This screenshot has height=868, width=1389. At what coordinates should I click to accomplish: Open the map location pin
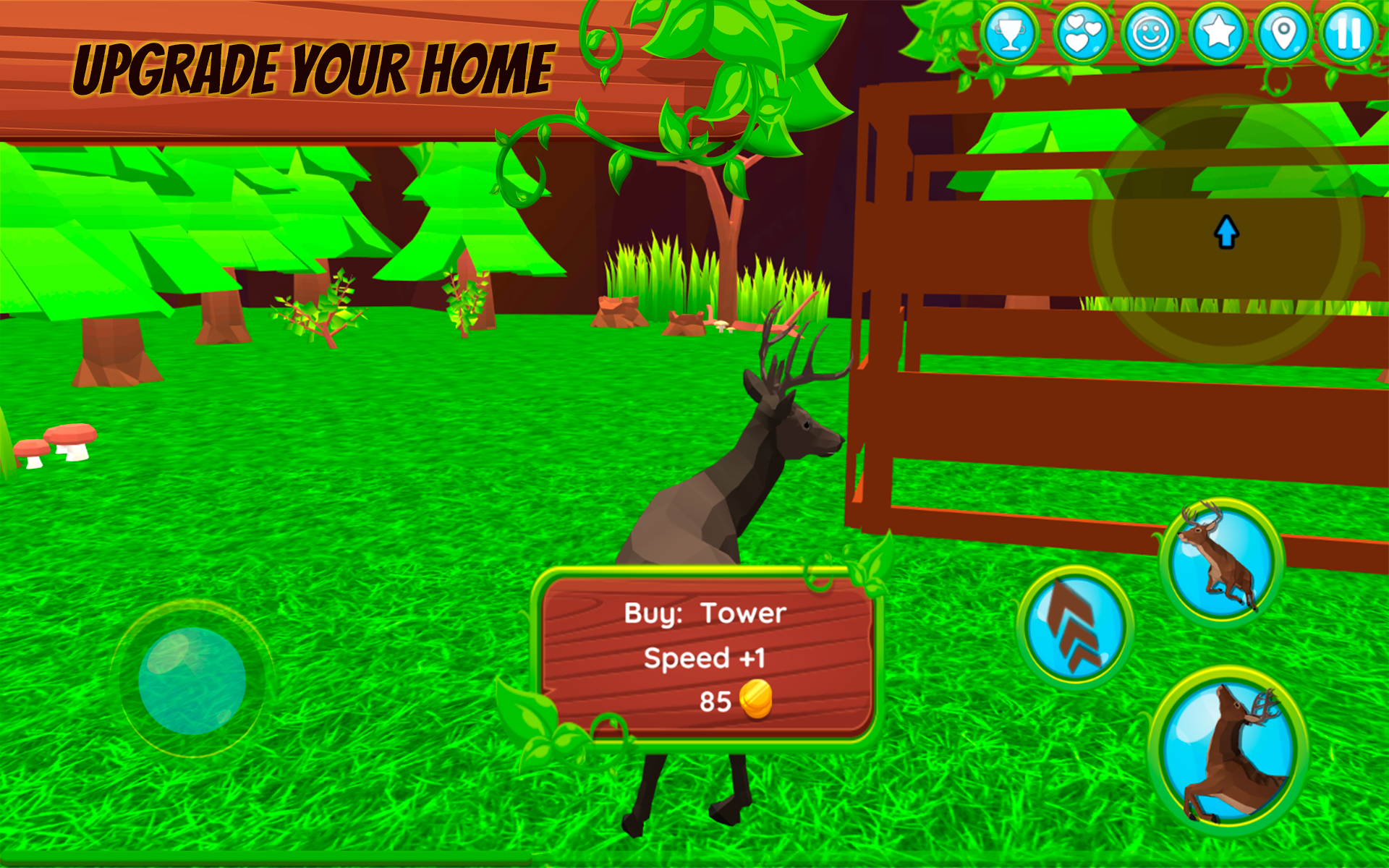pyautogui.click(x=1283, y=33)
